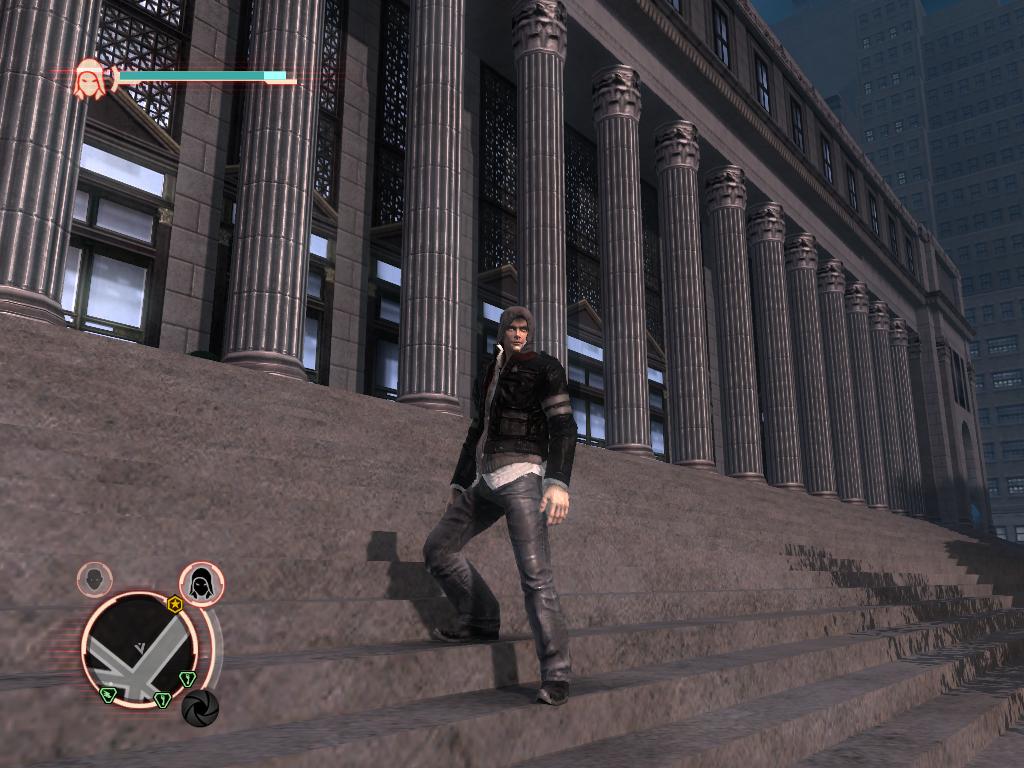Choose the black hooded figure icon above the minimap
Screen dimensions: 1024x768
point(201,583)
